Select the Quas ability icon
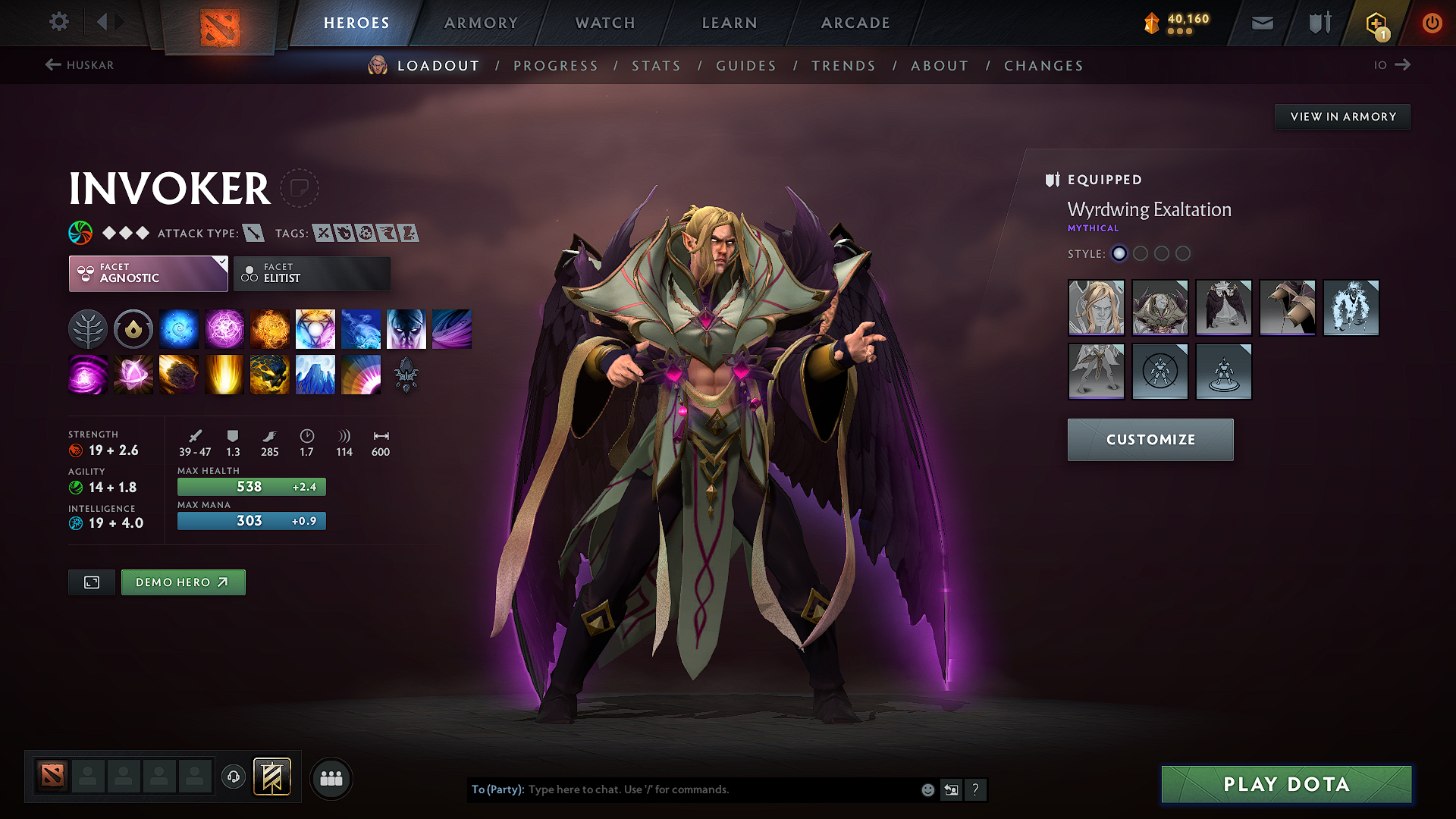The height and width of the screenshot is (819, 1456). pyautogui.click(x=179, y=328)
